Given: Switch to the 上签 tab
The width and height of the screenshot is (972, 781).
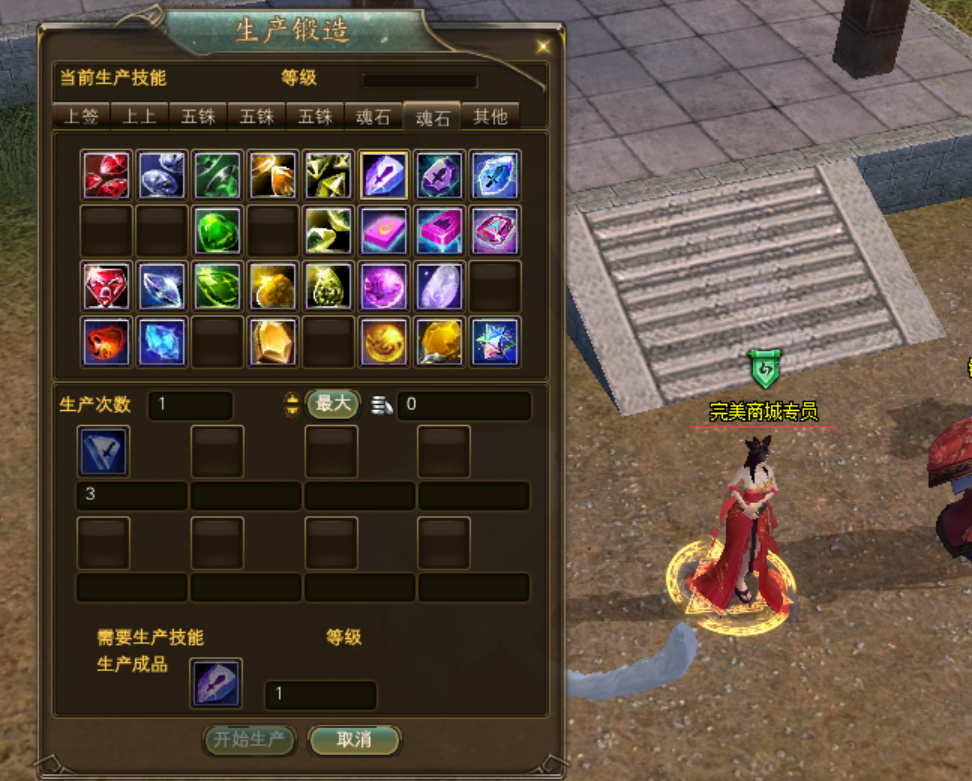Looking at the screenshot, I should (81, 116).
